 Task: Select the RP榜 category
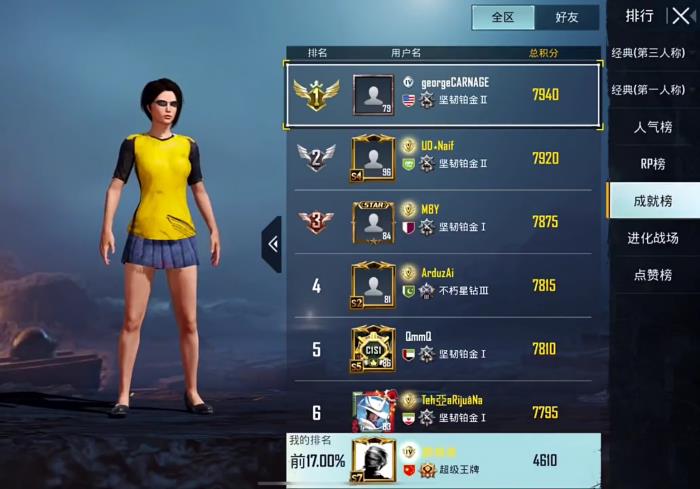tap(653, 164)
